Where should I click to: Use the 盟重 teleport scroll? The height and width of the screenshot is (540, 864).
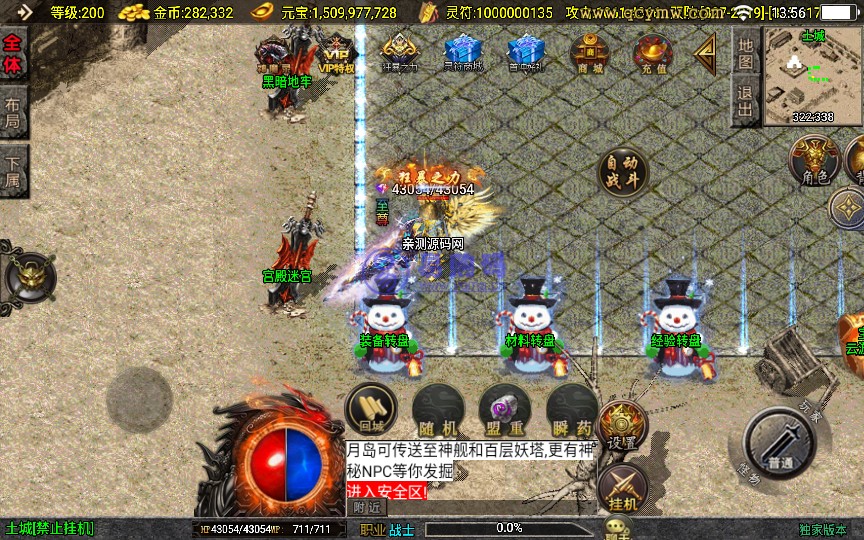[x=504, y=411]
